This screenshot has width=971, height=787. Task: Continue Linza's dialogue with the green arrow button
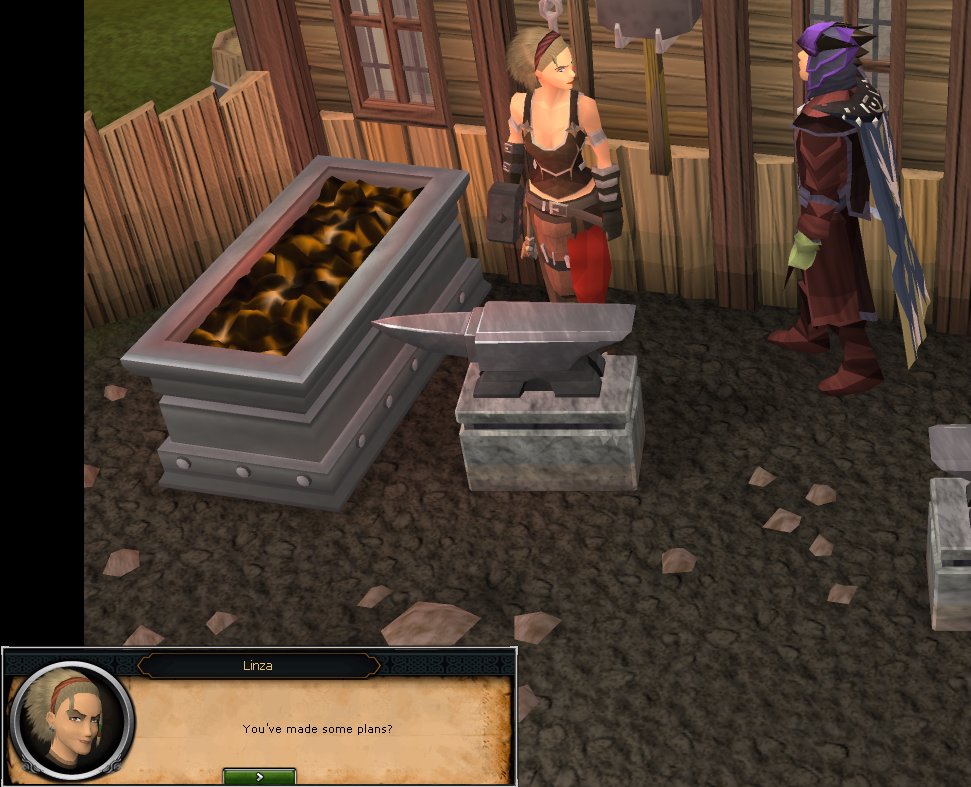point(259,776)
